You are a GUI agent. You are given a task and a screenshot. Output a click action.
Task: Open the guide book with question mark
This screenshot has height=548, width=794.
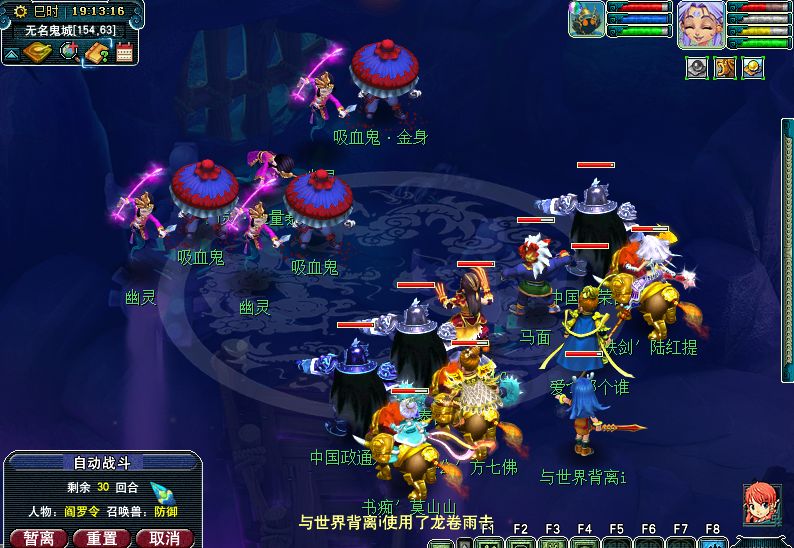pos(97,52)
